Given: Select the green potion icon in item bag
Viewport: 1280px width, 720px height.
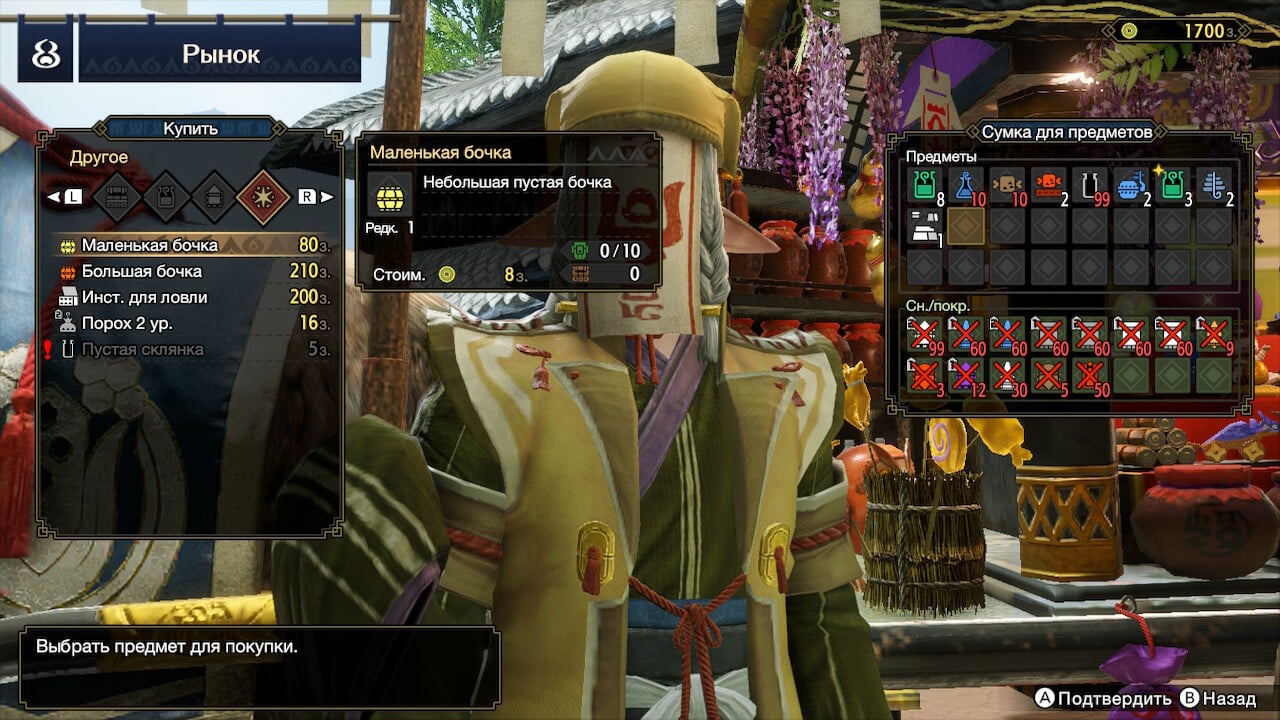Looking at the screenshot, I should click(x=922, y=187).
